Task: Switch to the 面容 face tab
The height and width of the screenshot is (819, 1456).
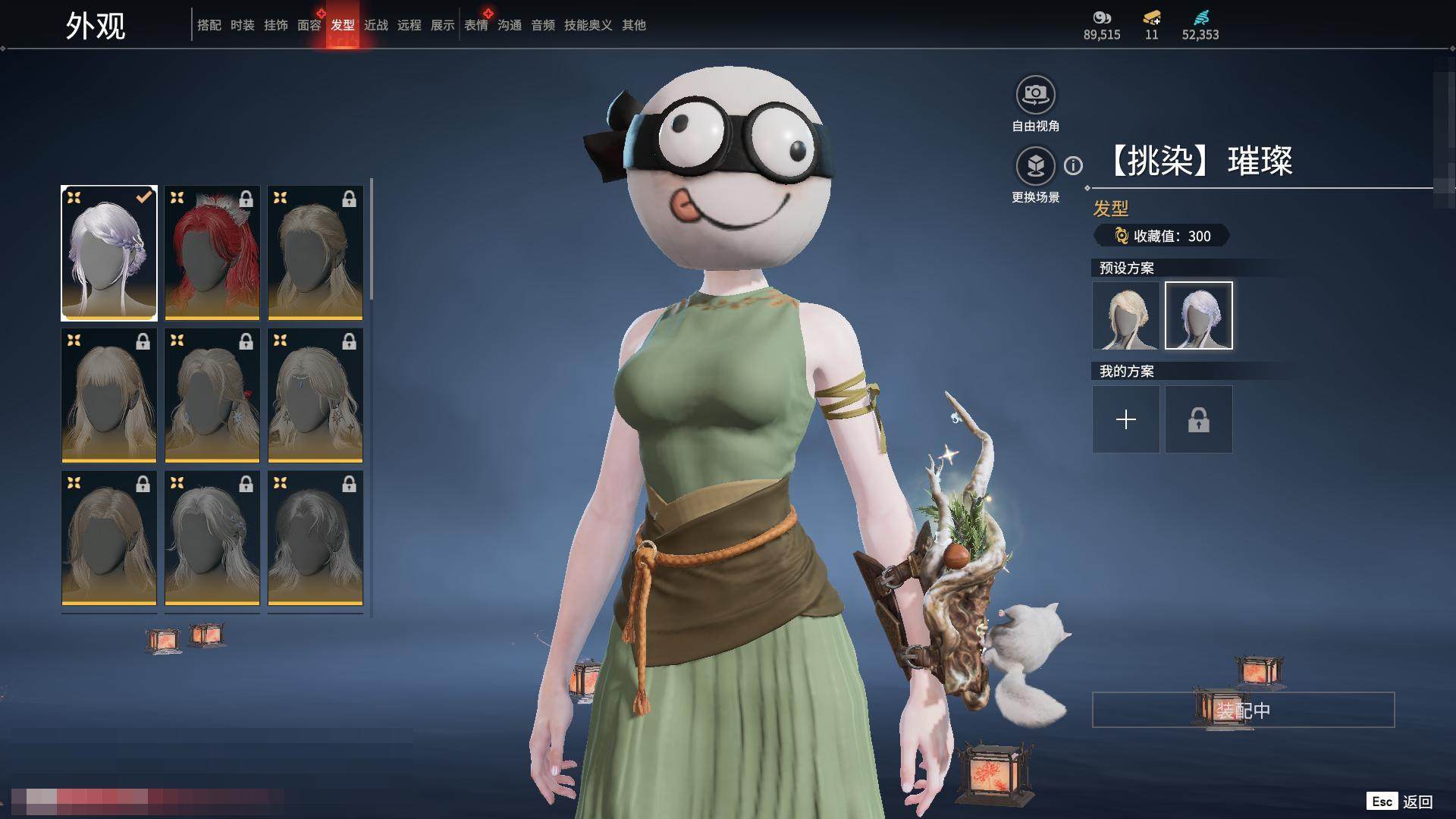Action: pyautogui.click(x=309, y=25)
